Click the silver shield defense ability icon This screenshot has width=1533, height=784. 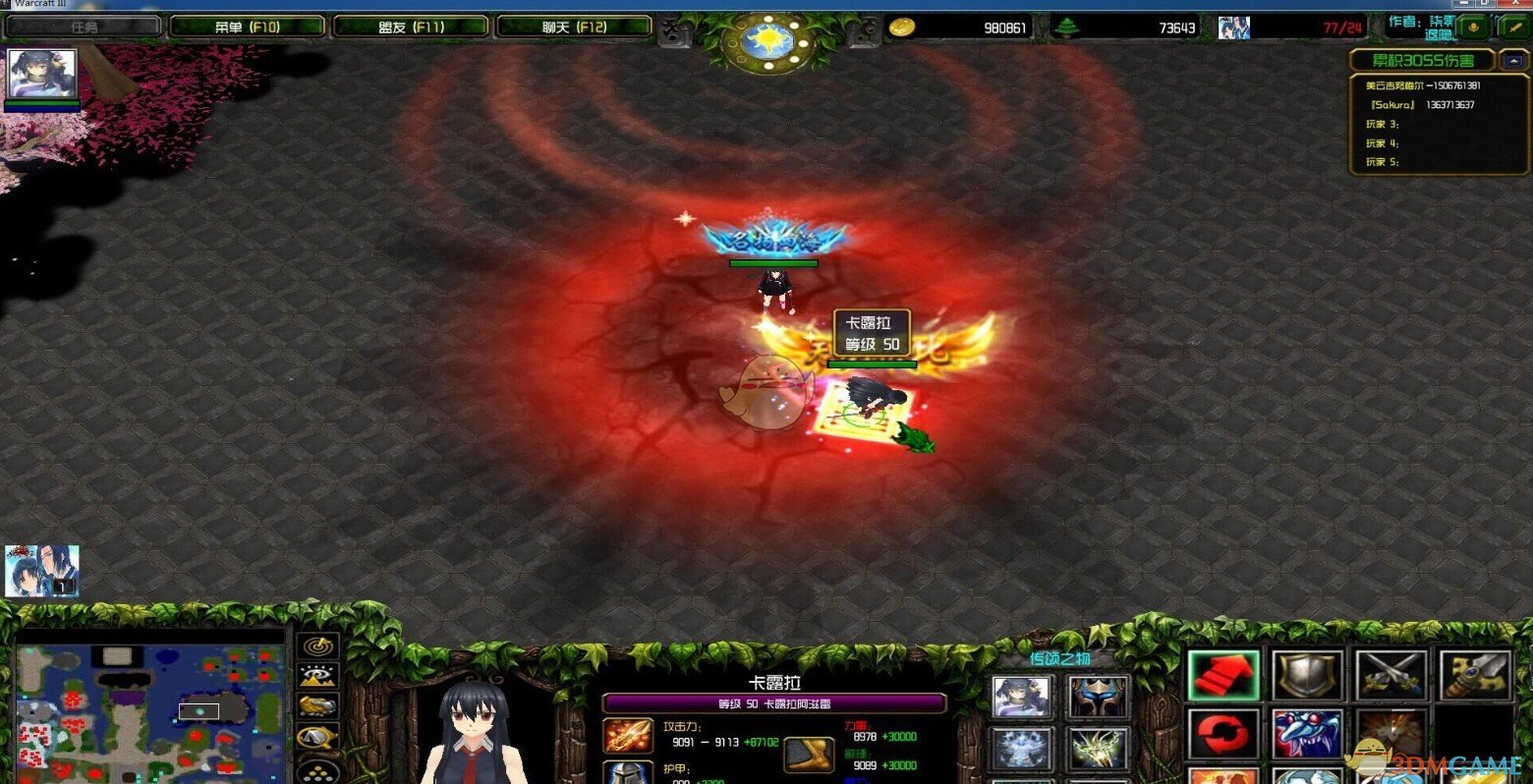(1308, 674)
